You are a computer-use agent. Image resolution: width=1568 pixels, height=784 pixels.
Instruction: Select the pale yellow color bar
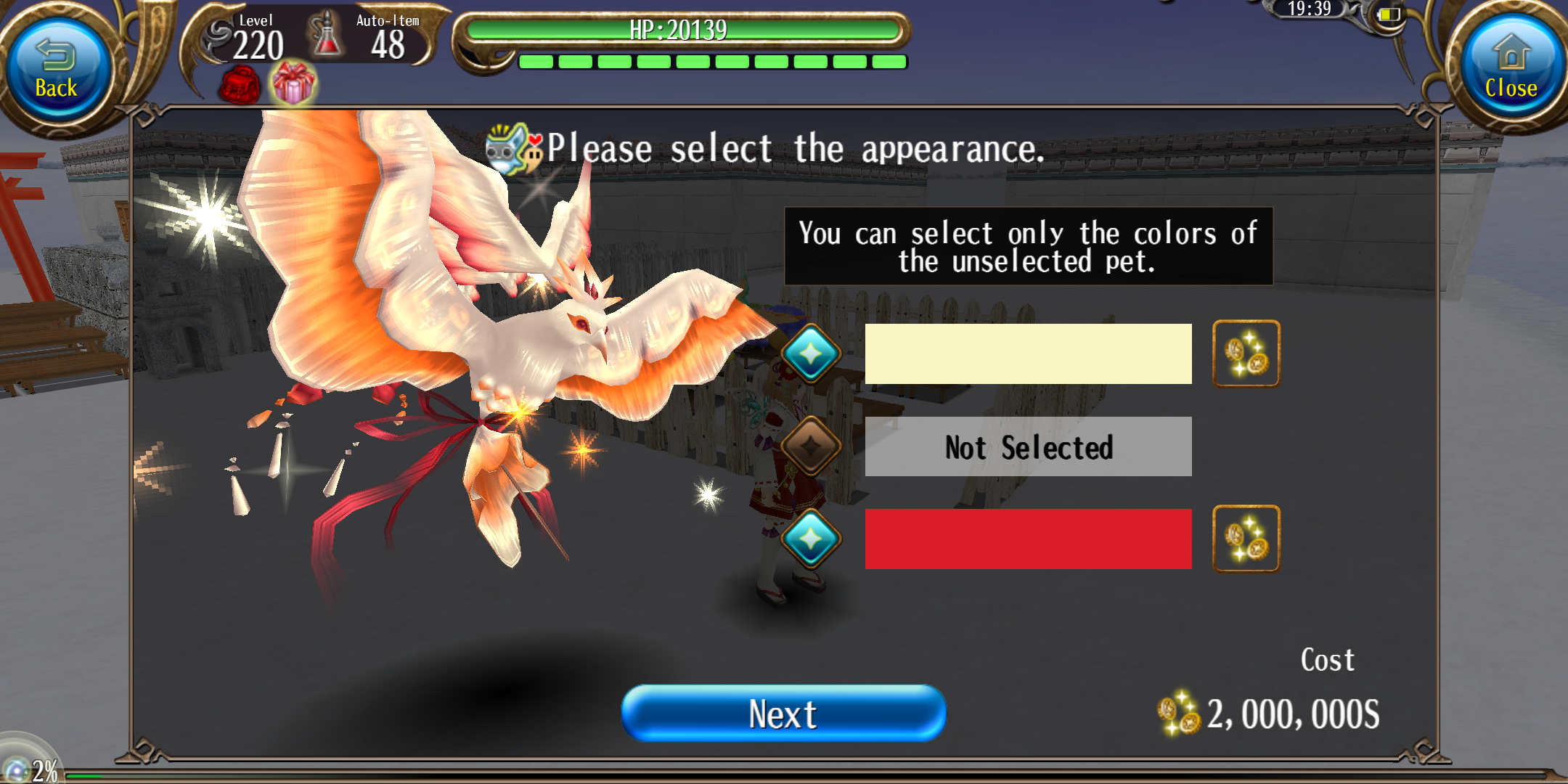pyautogui.click(x=1028, y=354)
